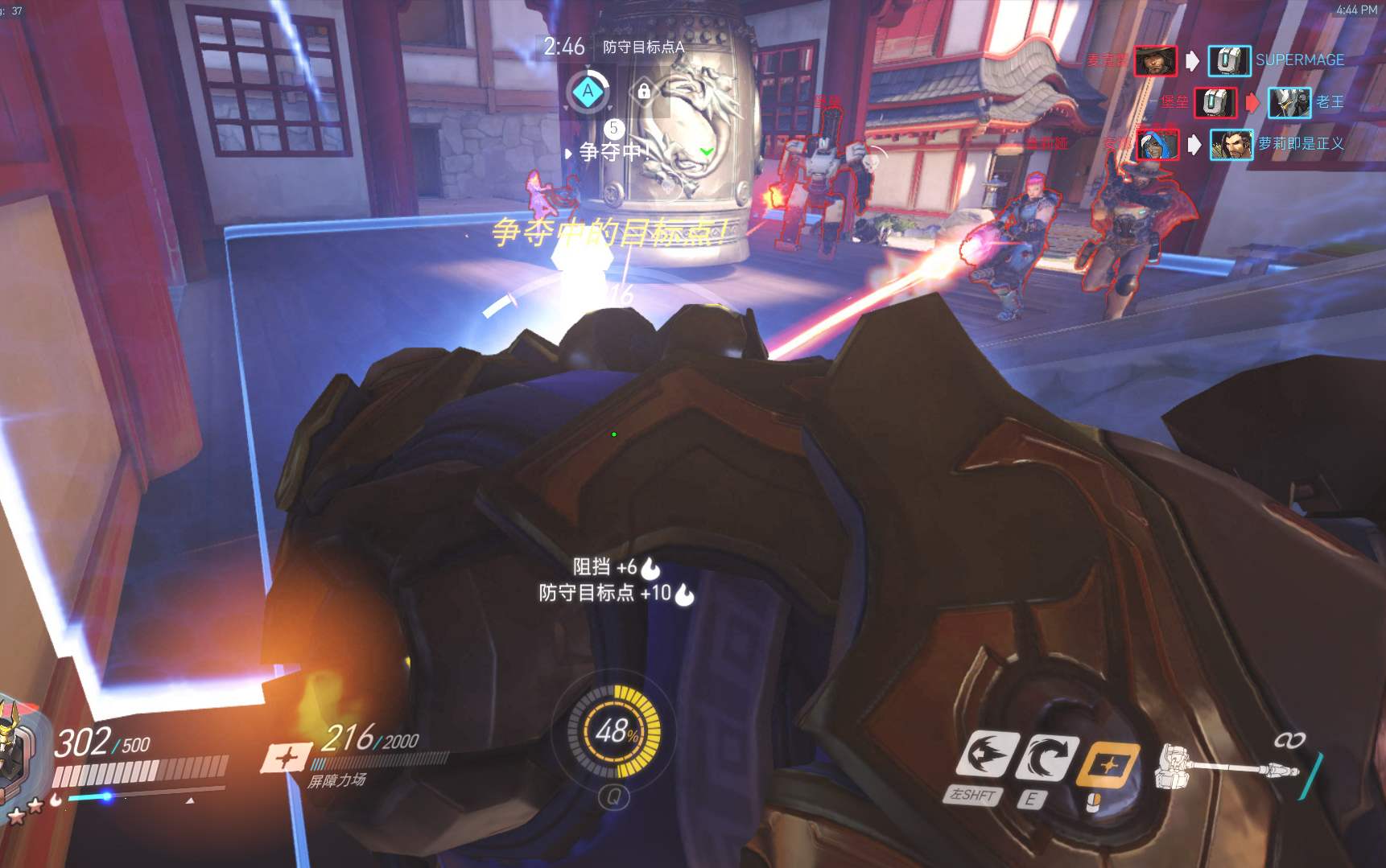Select the SUPERMAGE kill feed entry
The image size is (1386, 868).
click(1299, 60)
